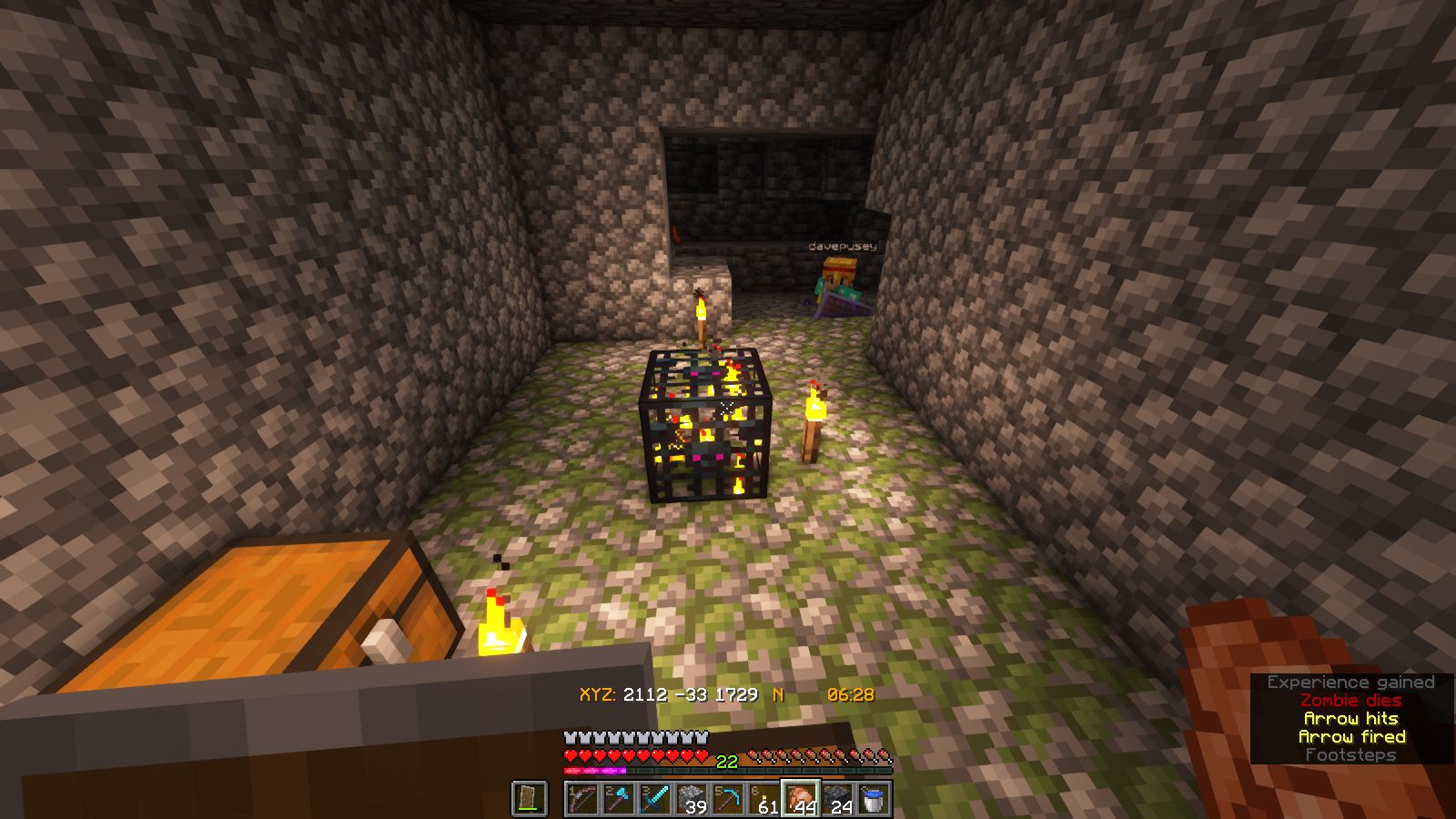Select the torch stack of 61
Image resolution: width=1456 pixels, height=819 pixels.
pyautogui.click(x=764, y=799)
